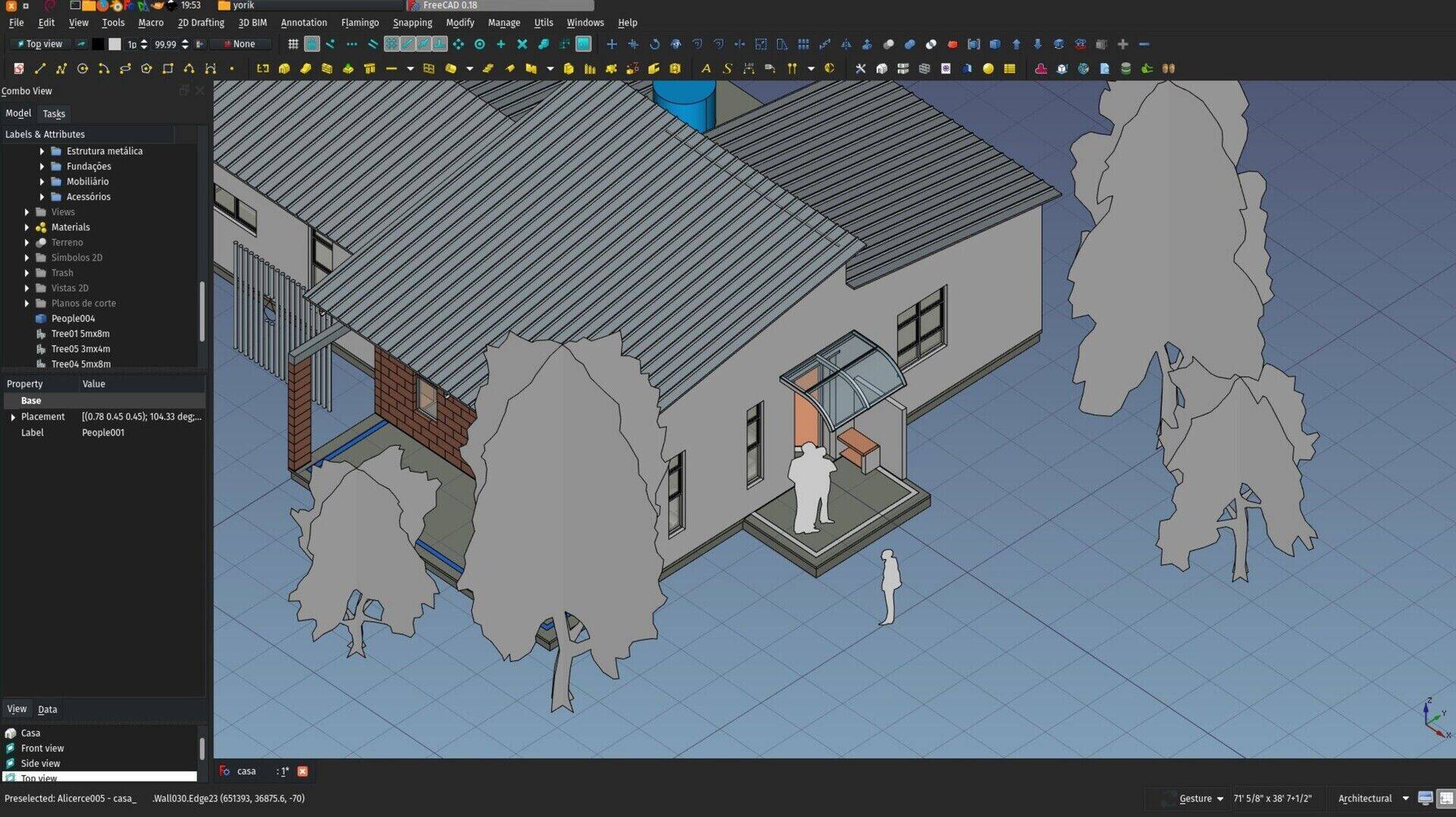Select Tree01 5mx8m in the model tree

coord(80,333)
